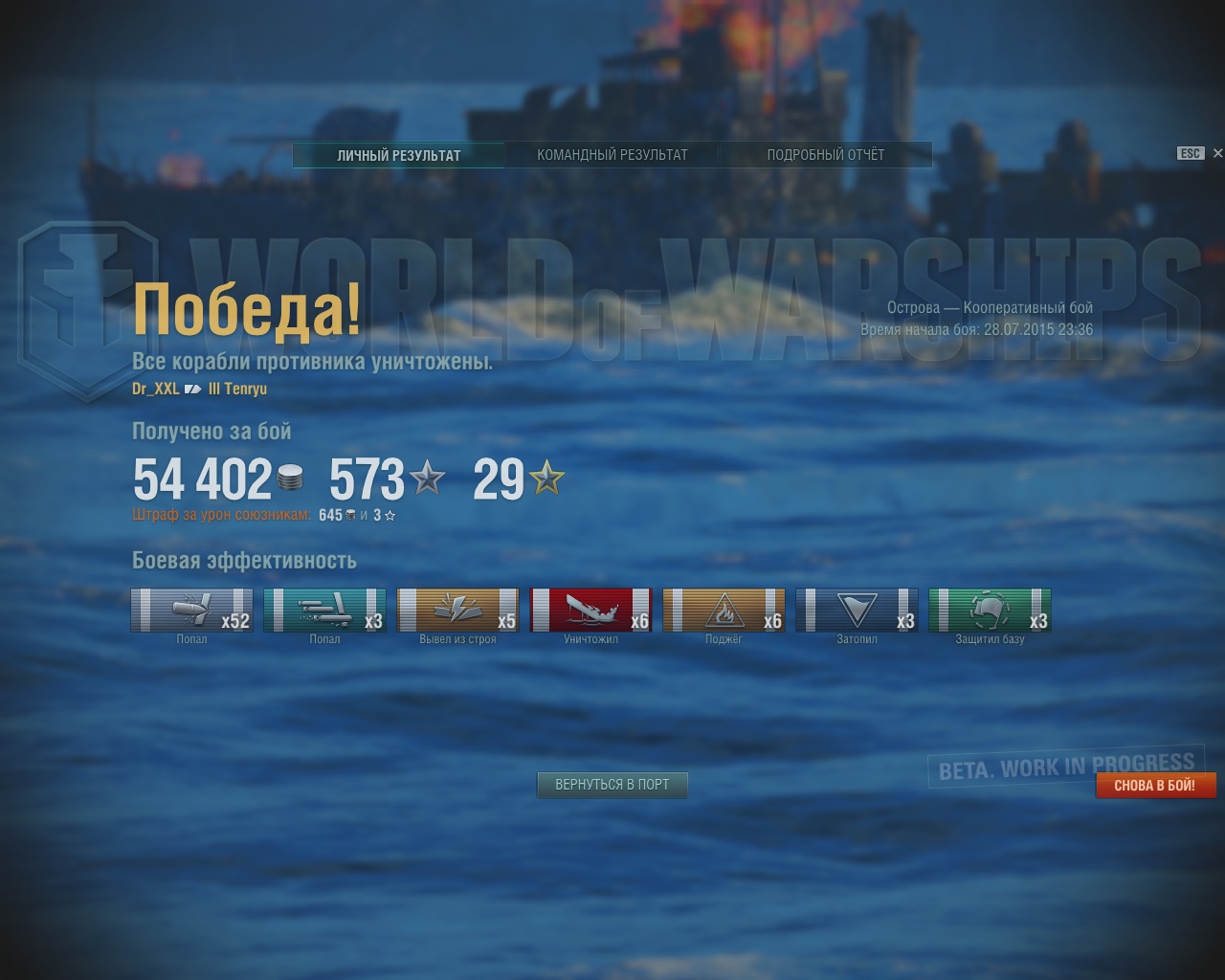Start another battle with Снова в бой!
The height and width of the screenshot is (980, 1225).
tap(1155, 786)
